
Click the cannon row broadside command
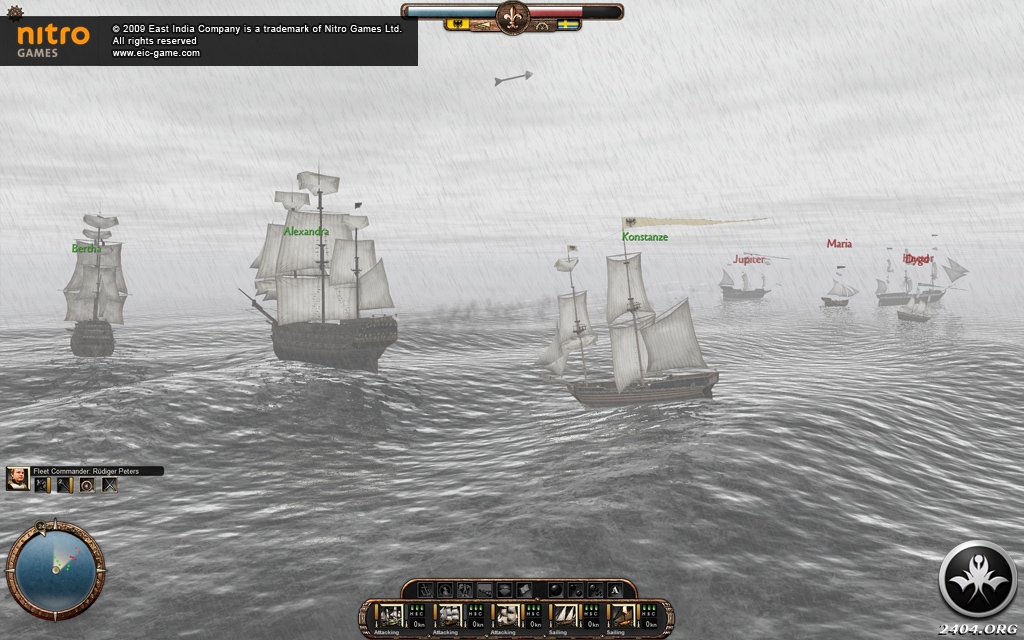tap(485, 590)
